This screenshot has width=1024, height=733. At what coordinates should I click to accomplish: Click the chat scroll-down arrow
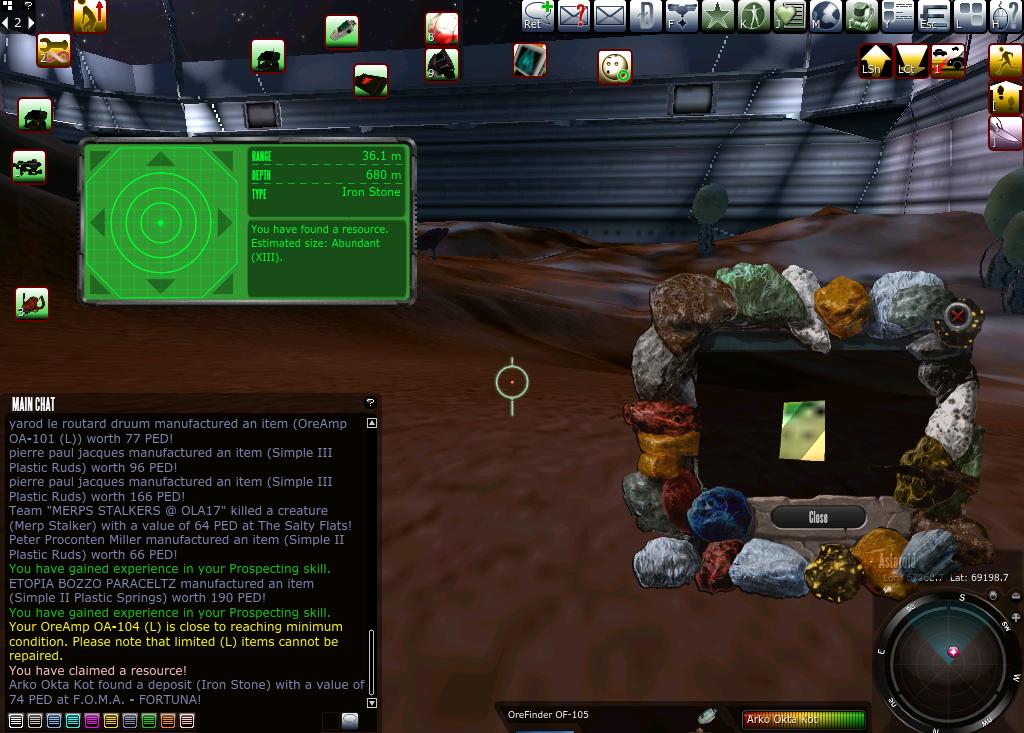(372, 703)
